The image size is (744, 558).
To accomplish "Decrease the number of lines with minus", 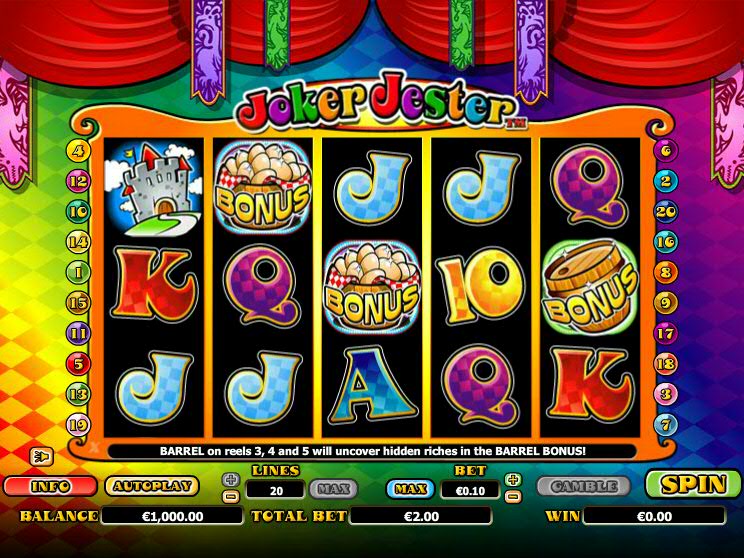I will (231, 496).
